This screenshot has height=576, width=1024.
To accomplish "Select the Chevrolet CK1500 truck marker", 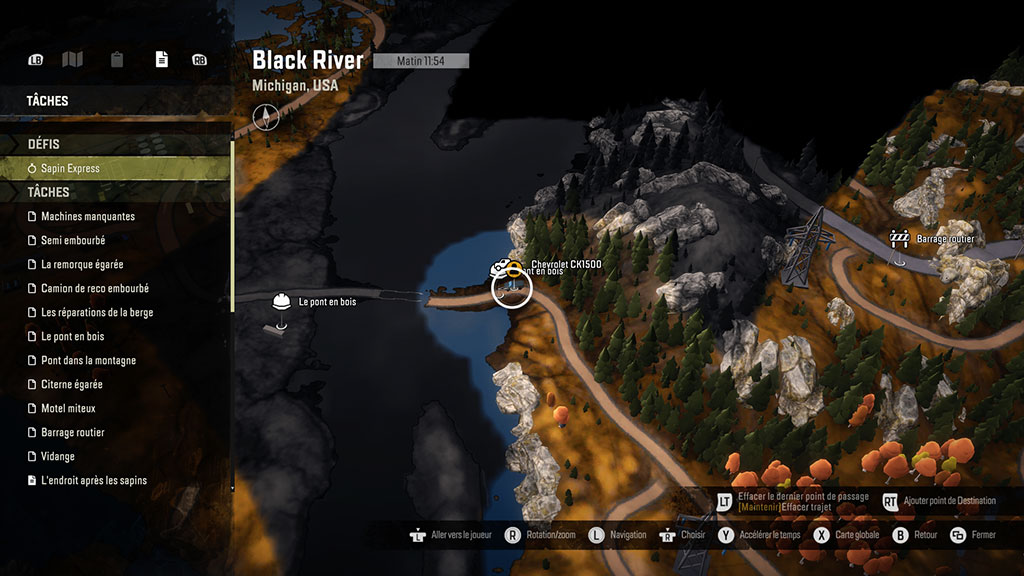I will (499, 268).
